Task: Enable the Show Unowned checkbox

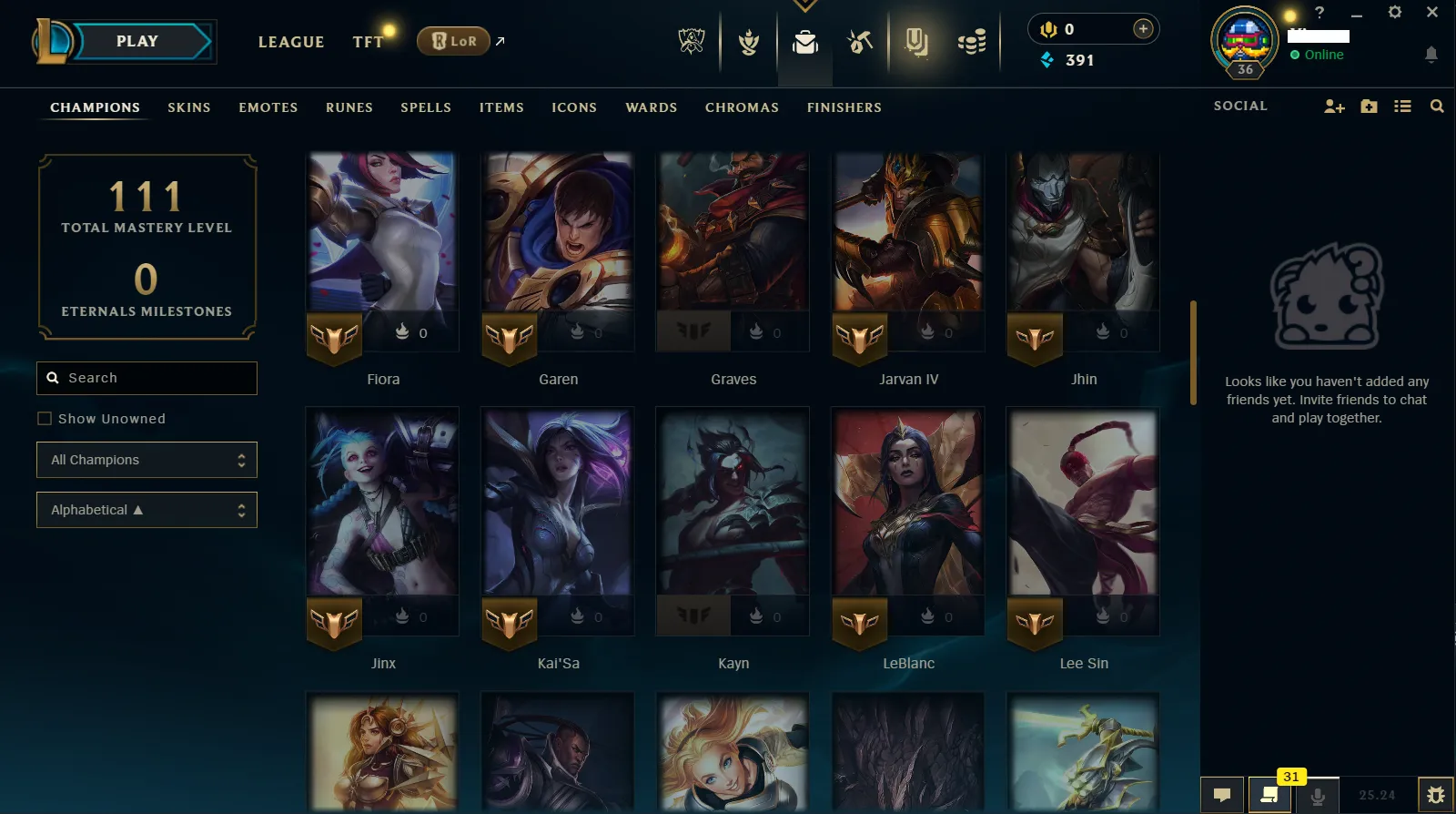Action: 45,418
